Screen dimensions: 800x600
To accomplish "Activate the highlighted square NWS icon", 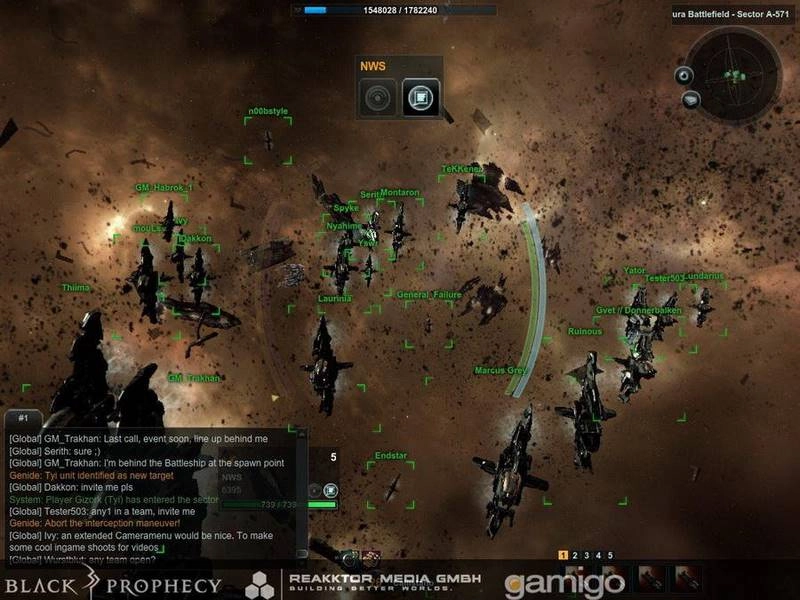I will pos(420,98).
